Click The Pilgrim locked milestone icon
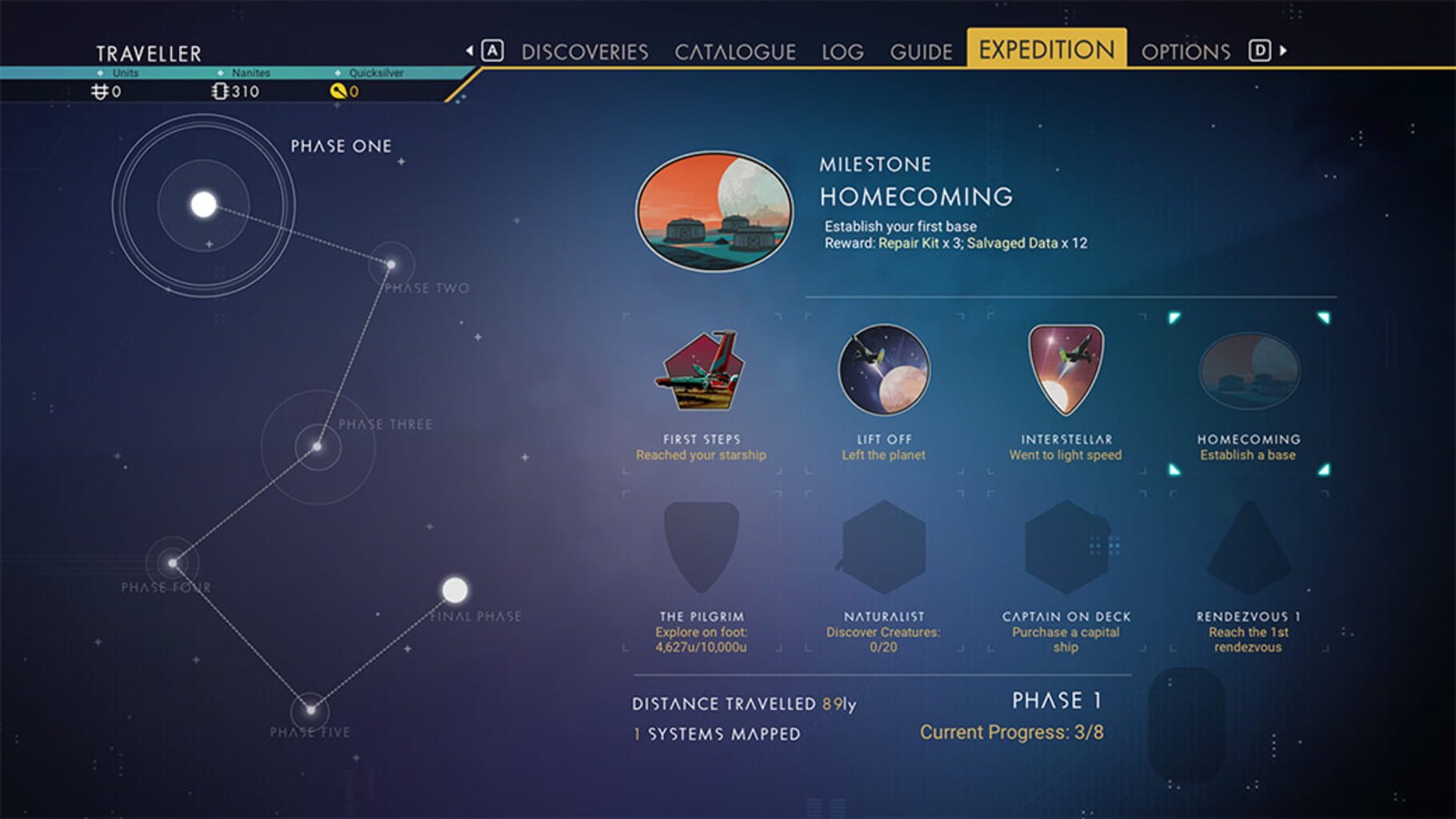The height and width of the screenshot is (819, 1456). (702, 545)
